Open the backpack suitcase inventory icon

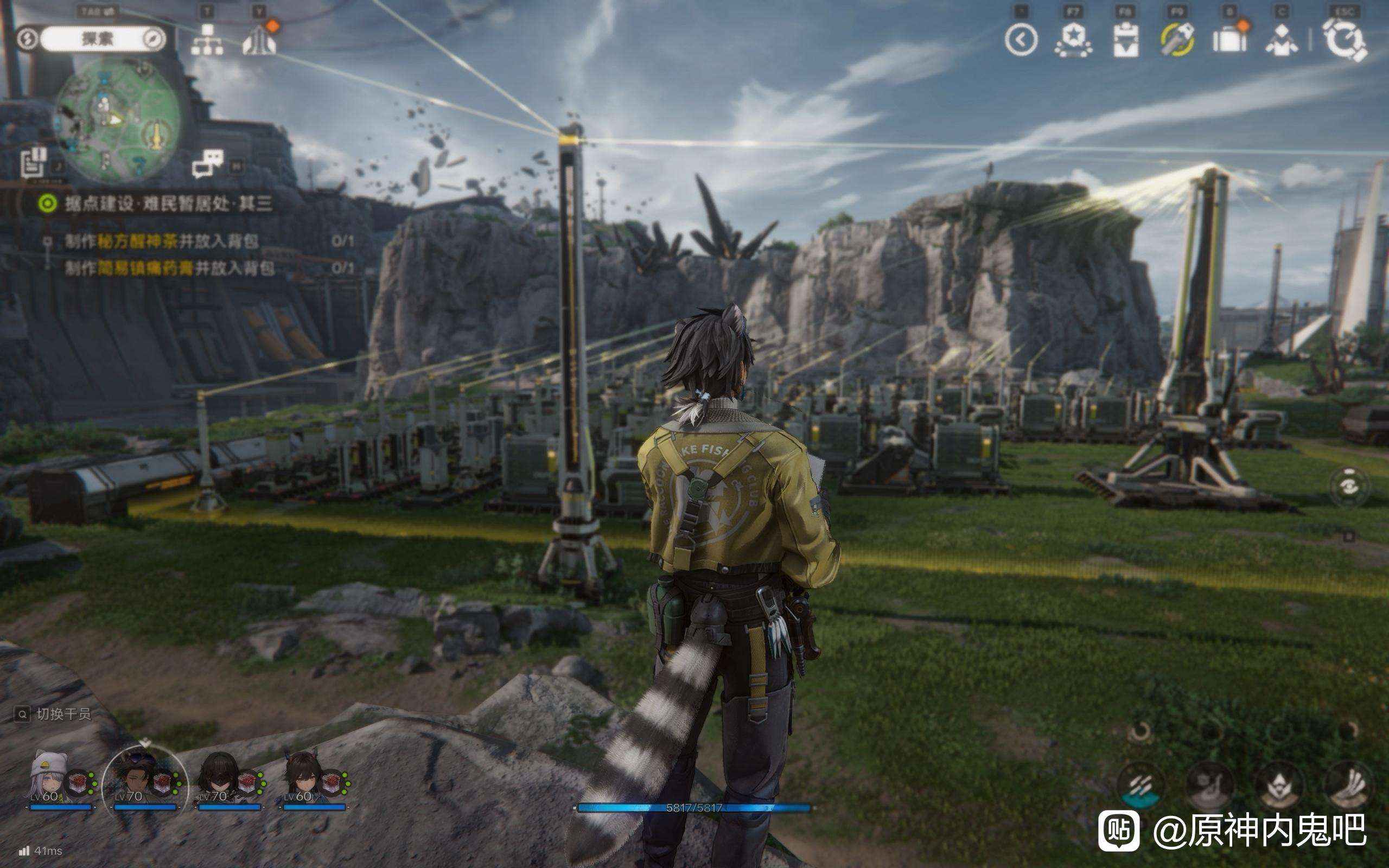click(1229, 40)
